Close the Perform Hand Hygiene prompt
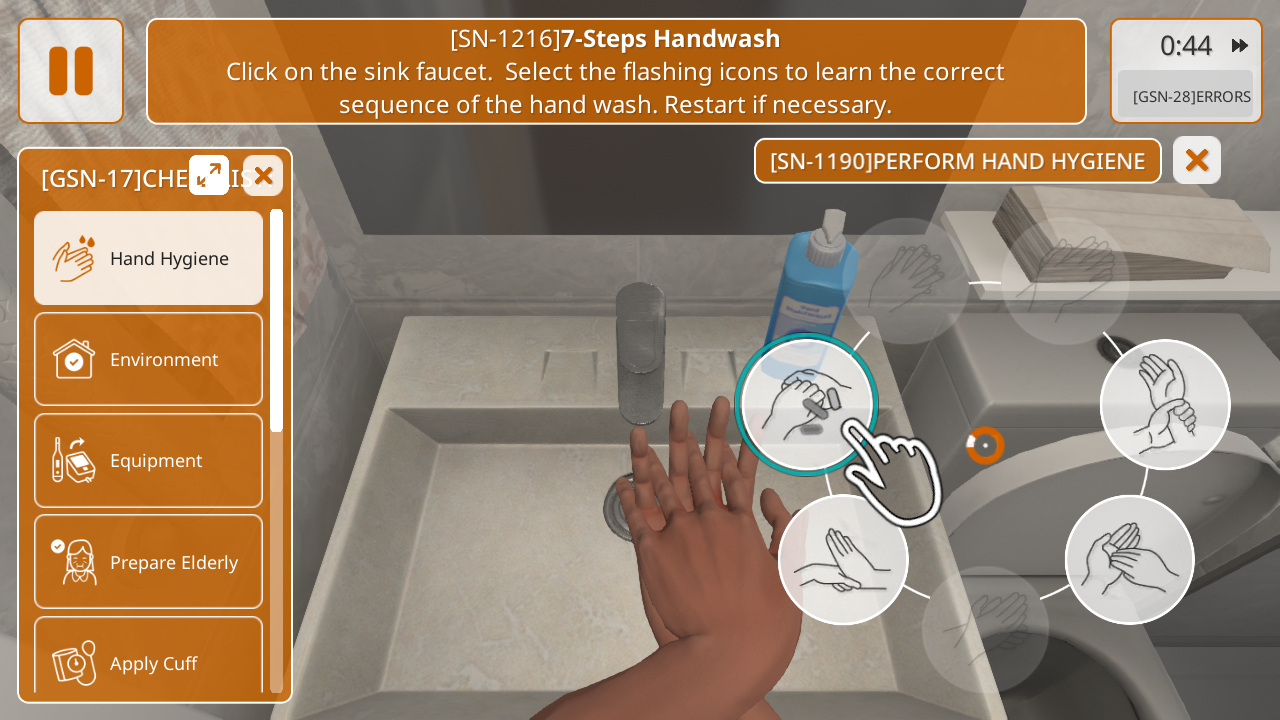This screenshot has width=1280, height=720. 1197,160
